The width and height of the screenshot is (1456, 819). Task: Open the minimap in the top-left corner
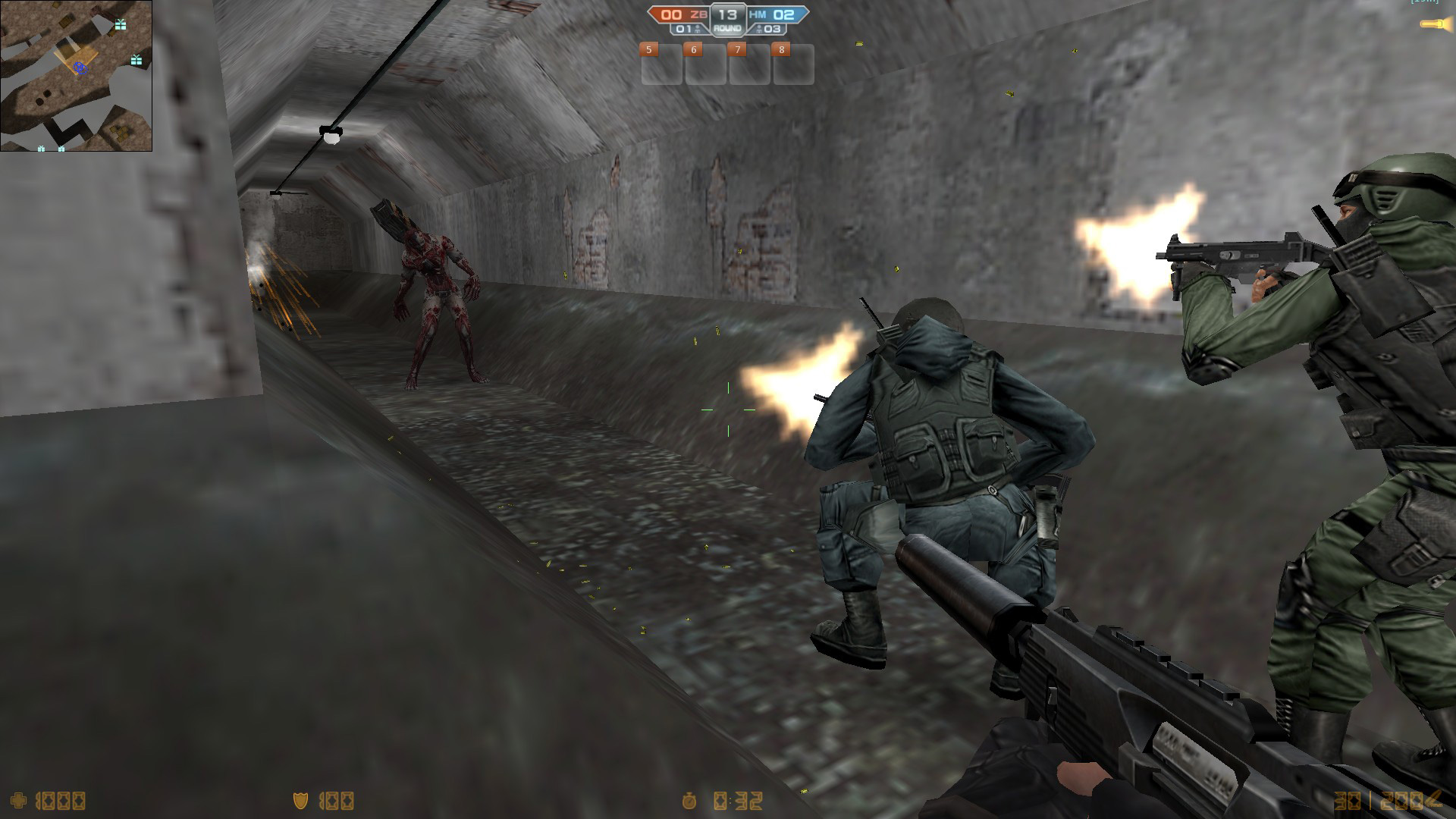[76, 76]
